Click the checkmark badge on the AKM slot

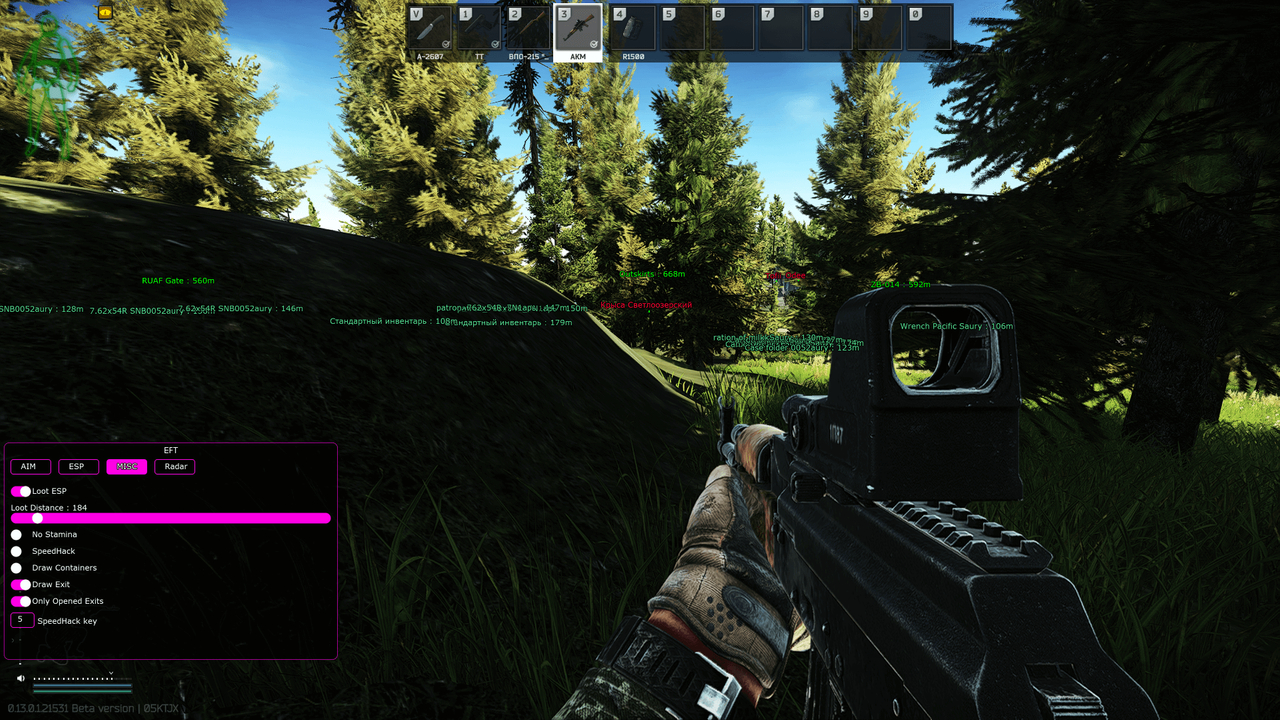click(592, 43)
